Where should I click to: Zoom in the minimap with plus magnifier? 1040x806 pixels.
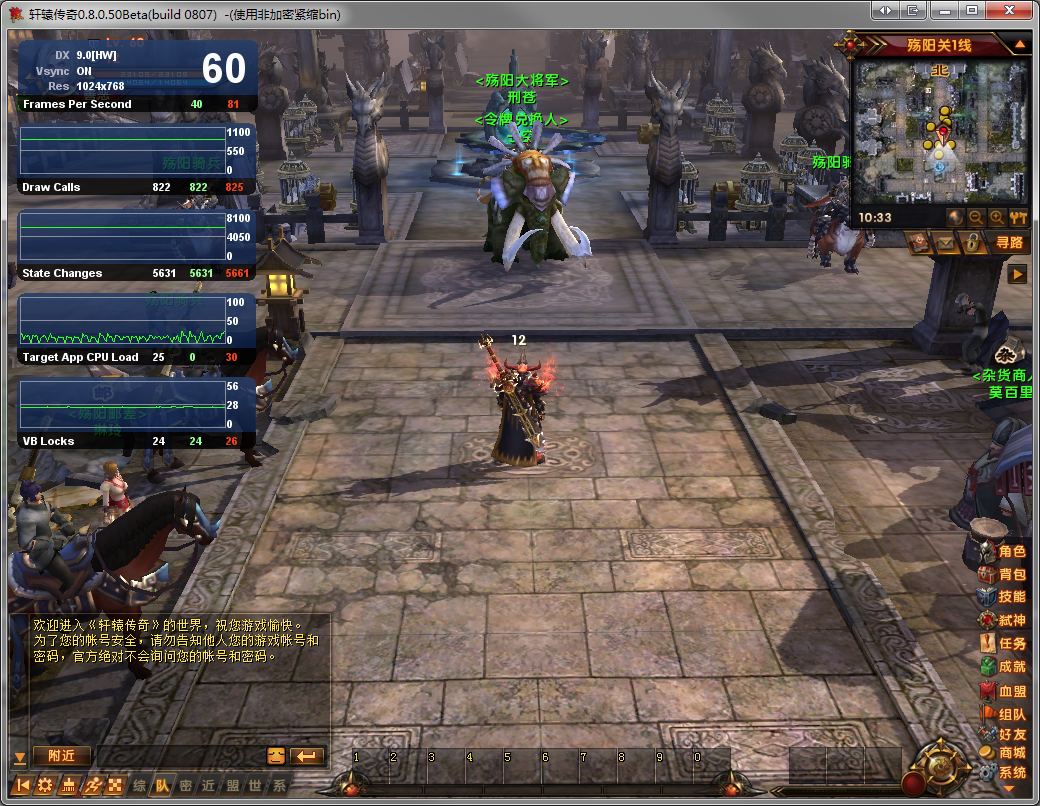click(x=997, y=217)
